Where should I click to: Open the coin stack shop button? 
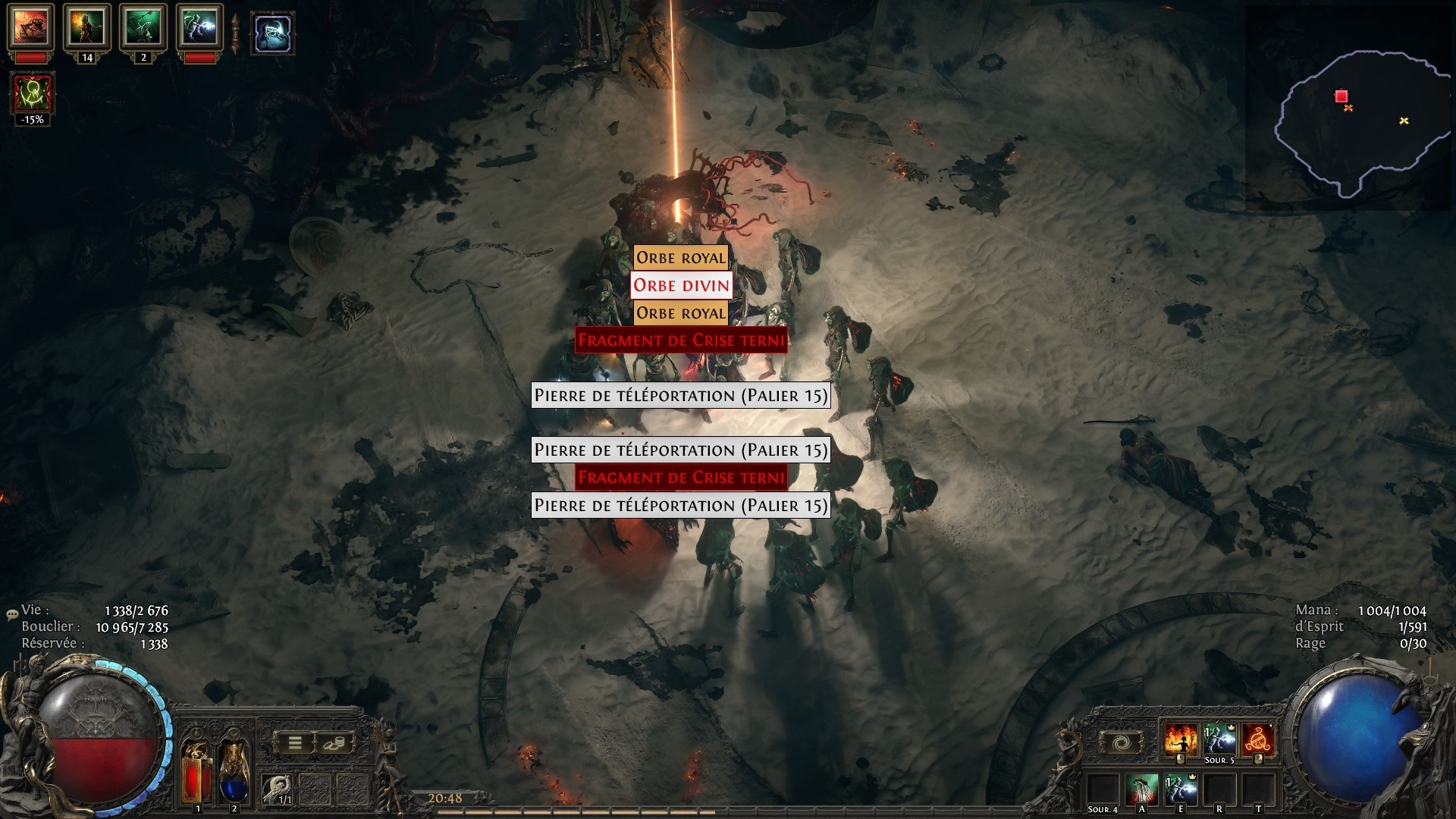[x=334, y=743]
